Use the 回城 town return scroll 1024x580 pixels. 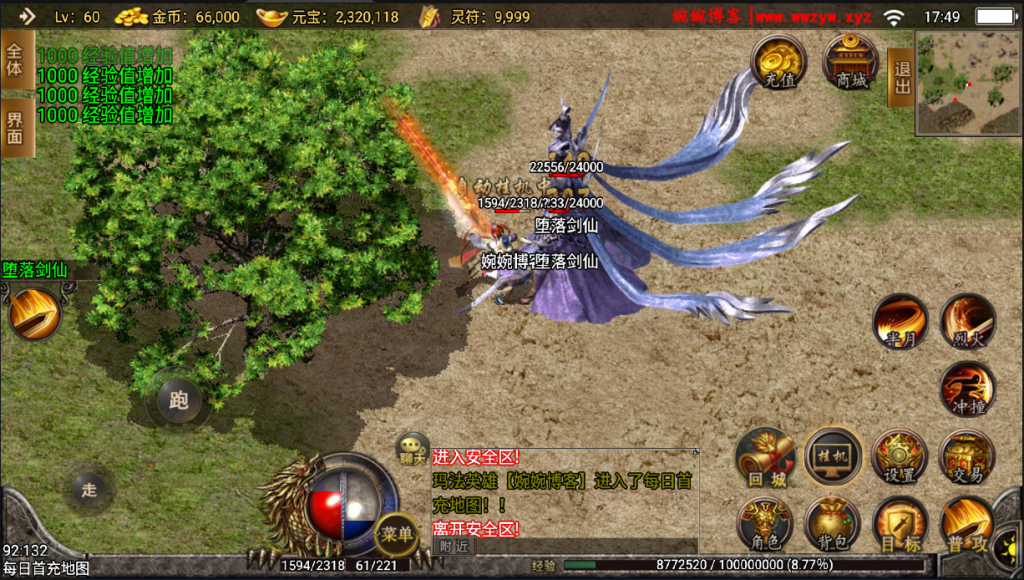(x=765, y=458)
